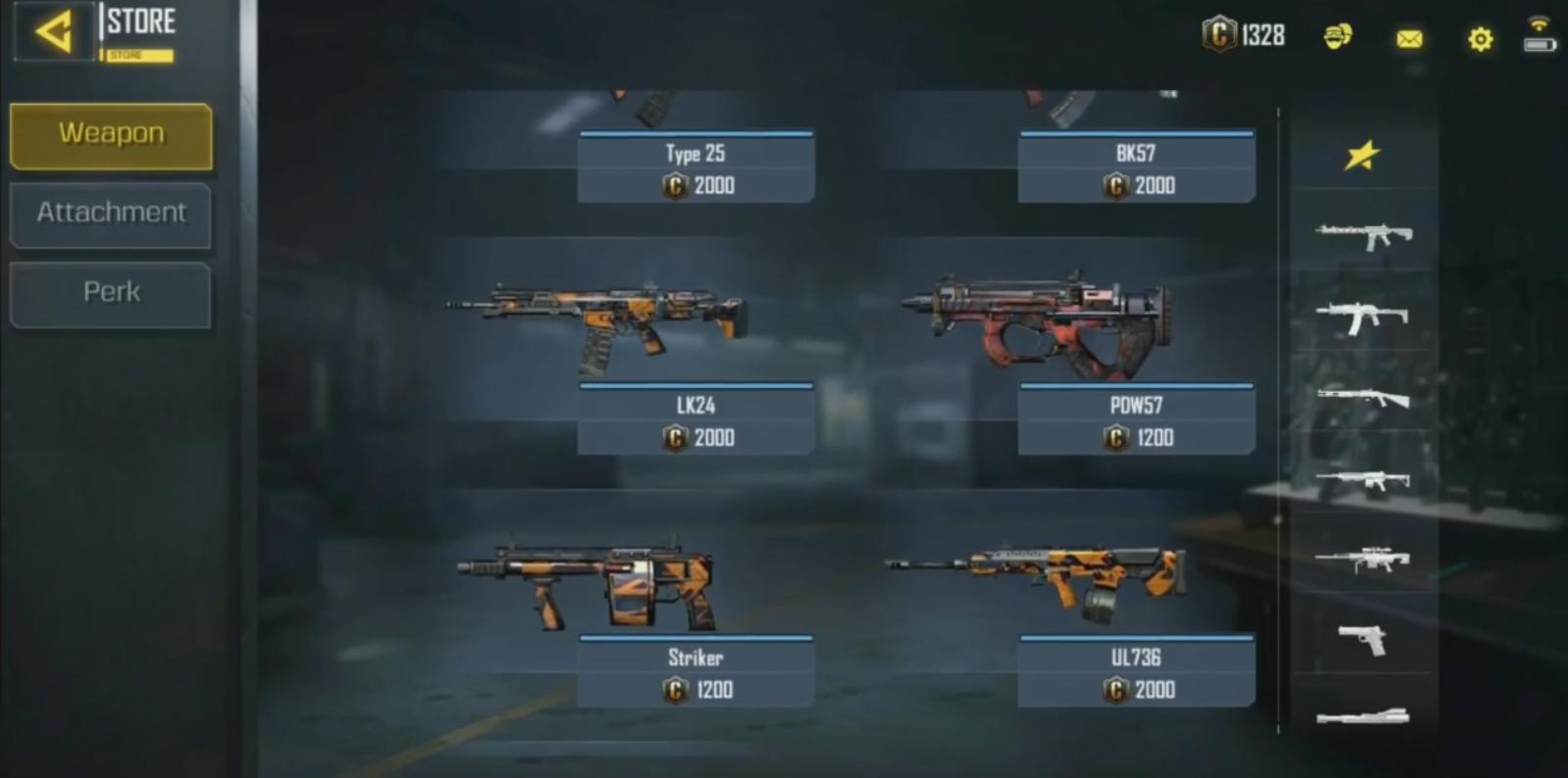Open the Perk category

[x=111, y=293]
